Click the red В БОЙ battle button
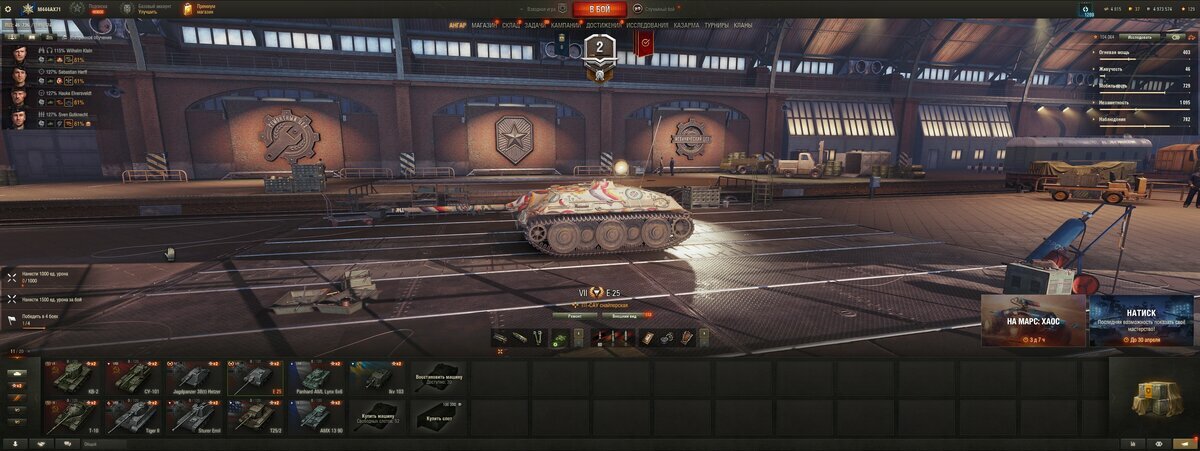The height and width of the screenshot is (451, 1200). pyautogui.click(x=600, y=10)
